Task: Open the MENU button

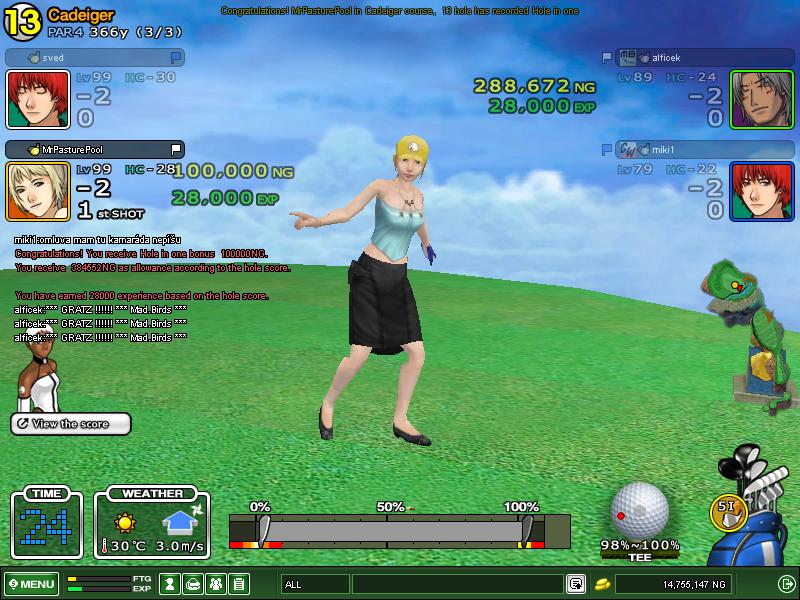Action: pyautogui.click(x=31, y=584)
